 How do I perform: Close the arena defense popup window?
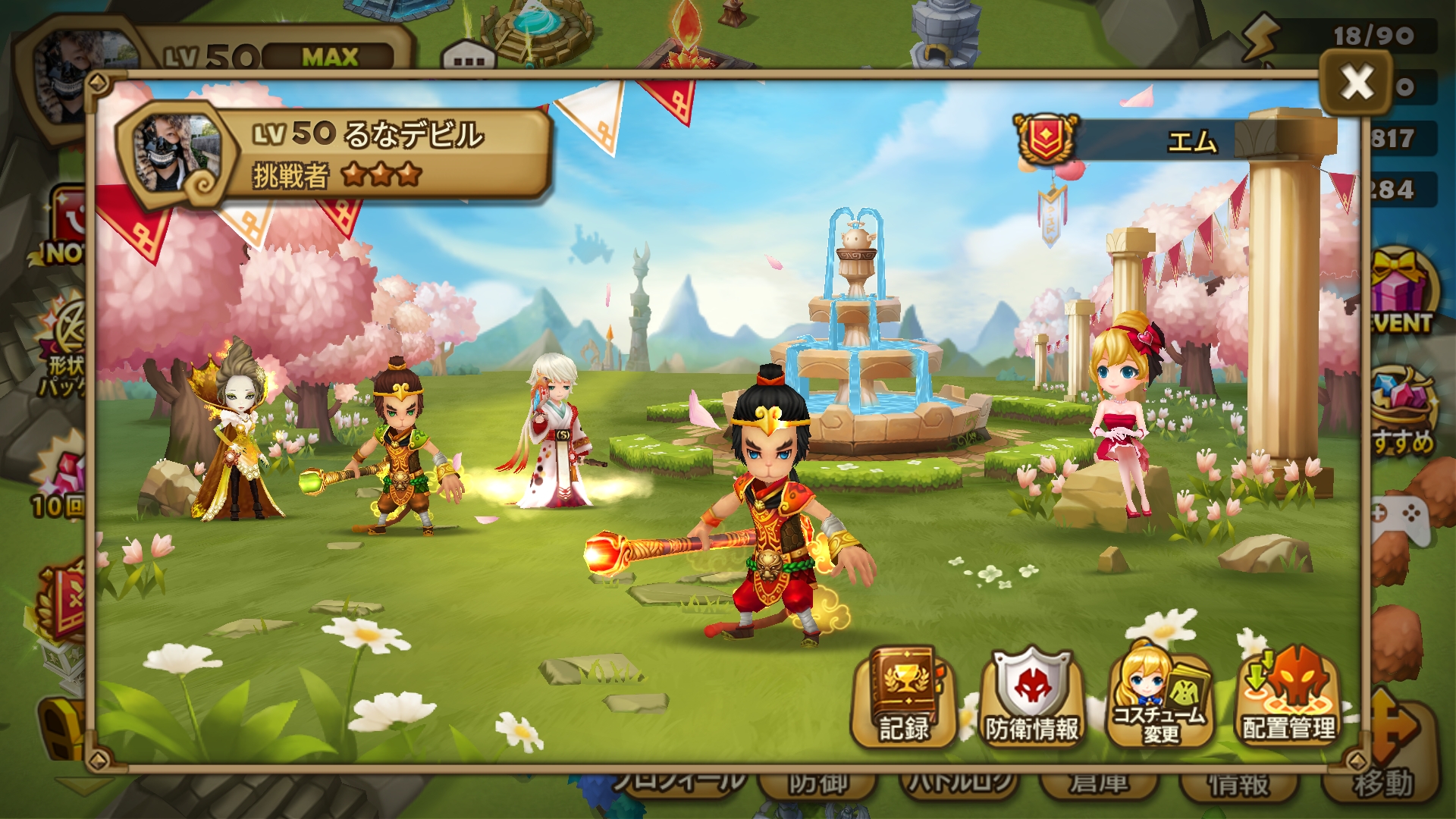1357,82
